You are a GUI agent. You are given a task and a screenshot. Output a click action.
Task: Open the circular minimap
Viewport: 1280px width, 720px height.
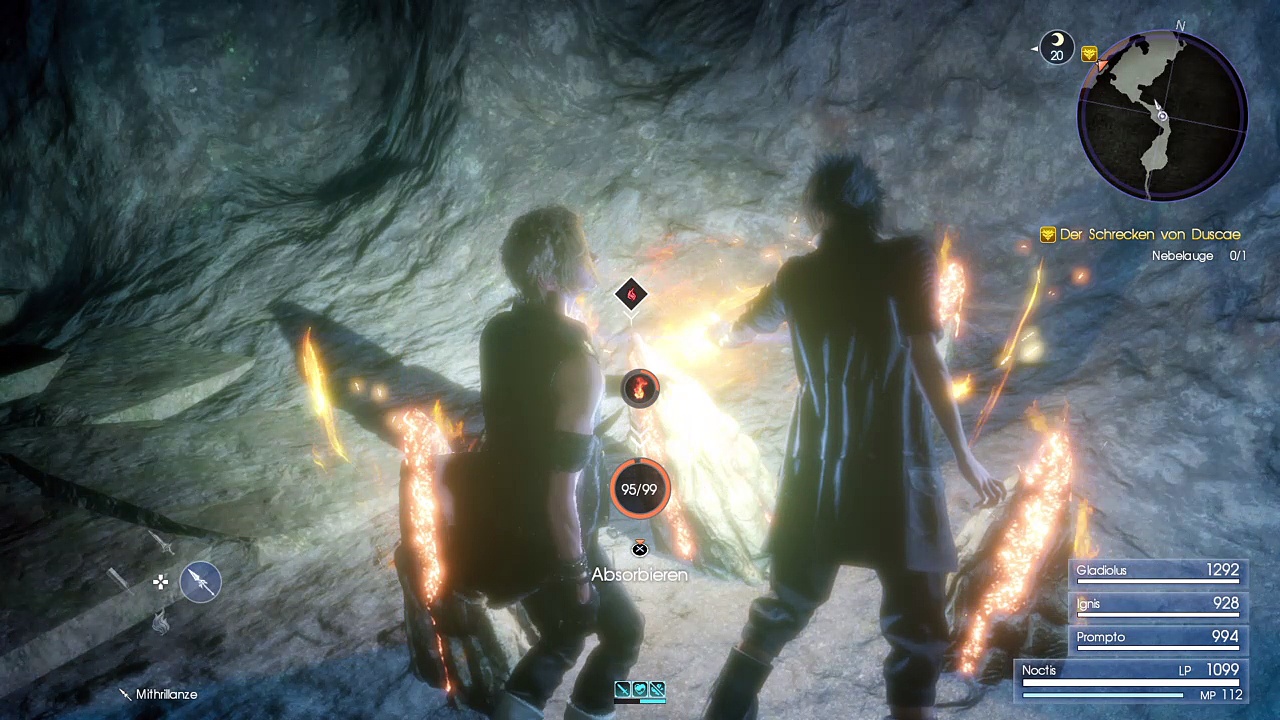tap(1162, 115)
